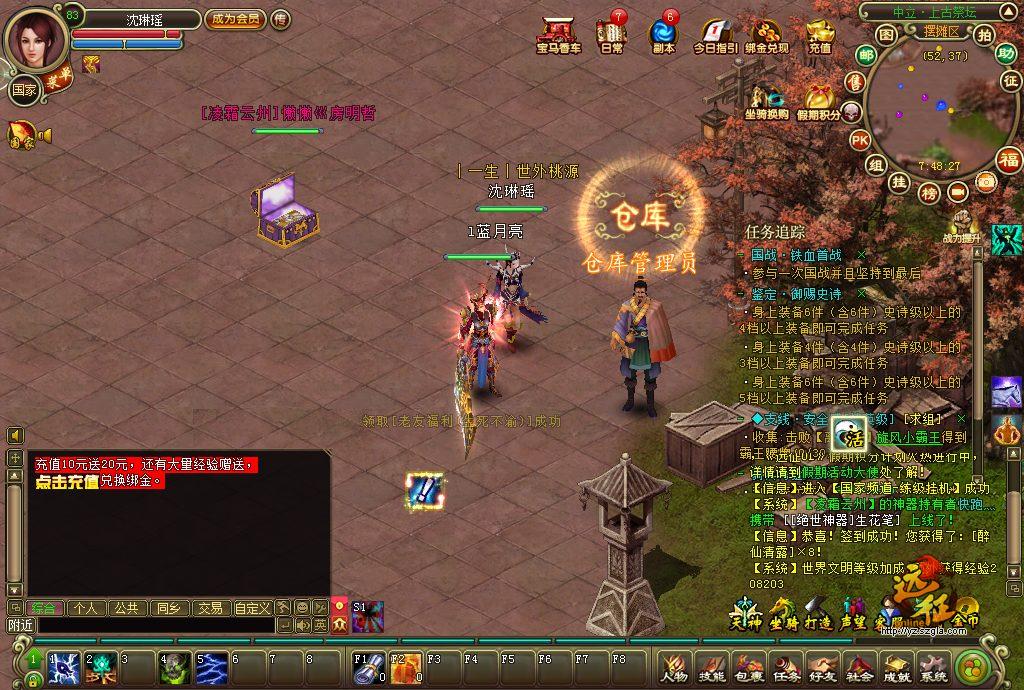Toggle the PK mode button by the minimap

[860, 140]
